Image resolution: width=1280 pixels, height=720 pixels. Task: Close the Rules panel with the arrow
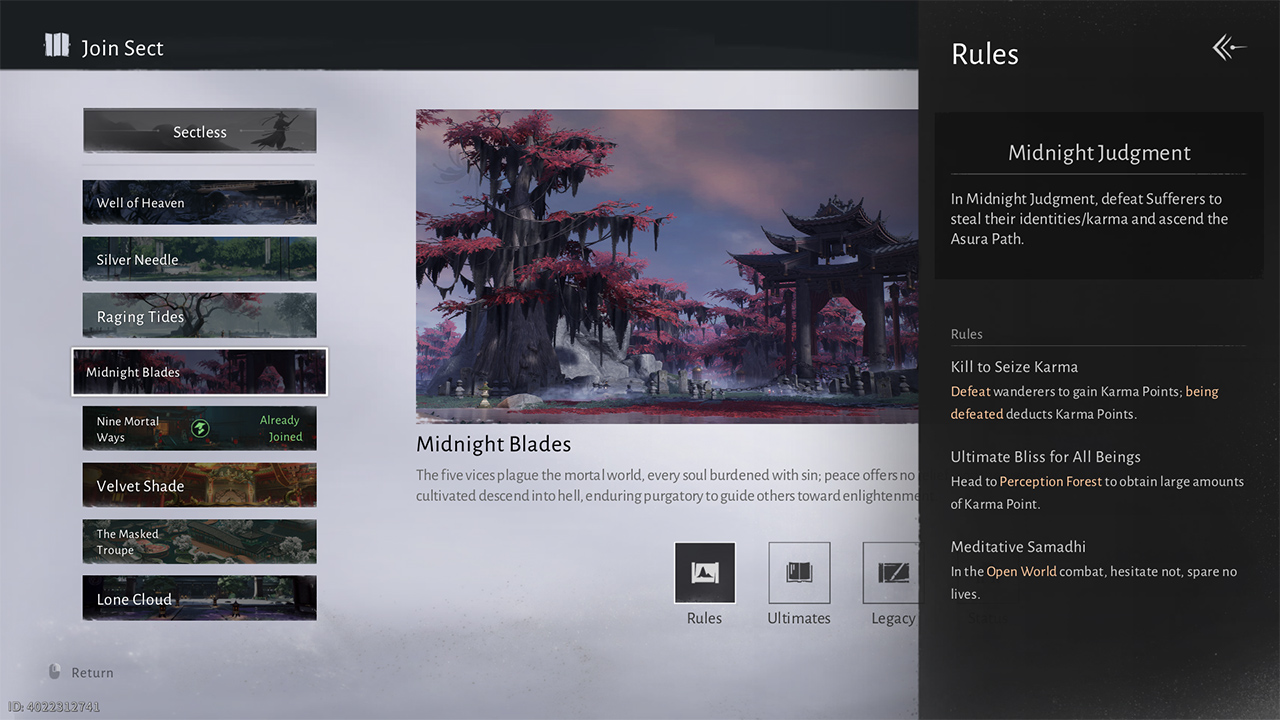pos(1229,48)
